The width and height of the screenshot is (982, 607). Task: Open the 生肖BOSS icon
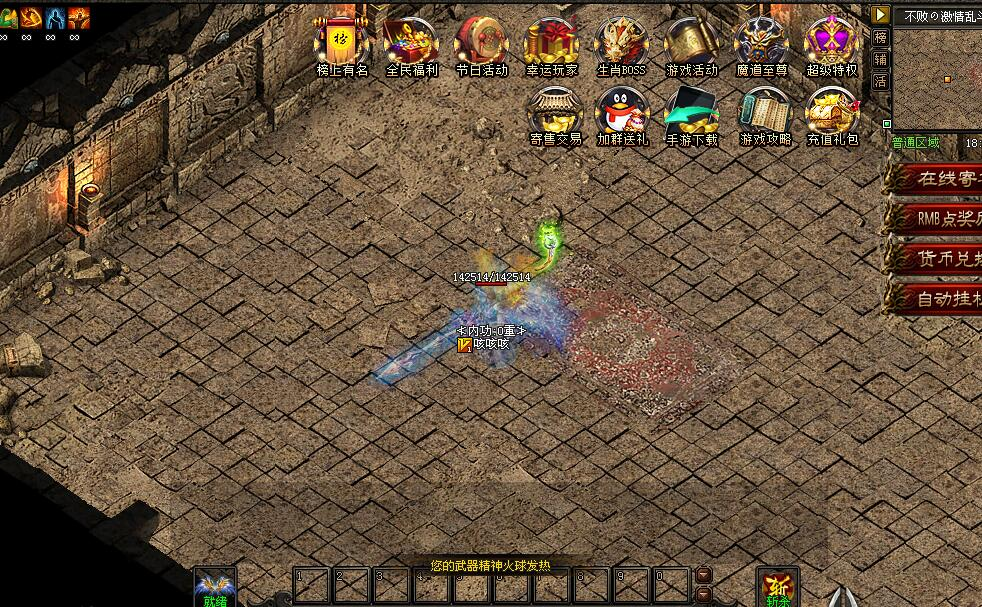(x=621, y=44)
